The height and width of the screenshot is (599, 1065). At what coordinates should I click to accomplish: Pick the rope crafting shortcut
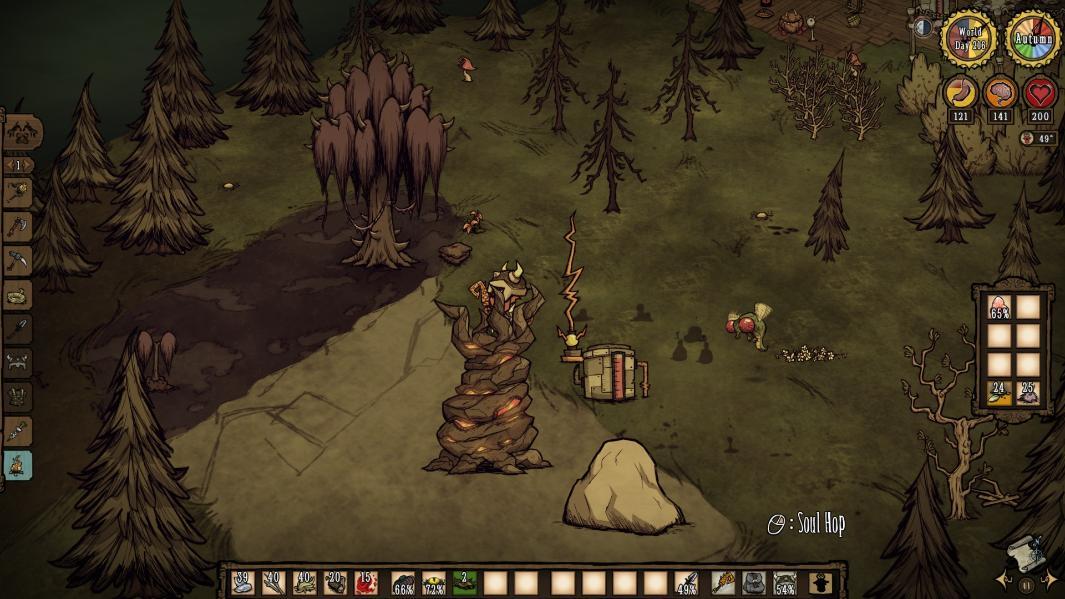pyautogui.click(x=19, y=295)
